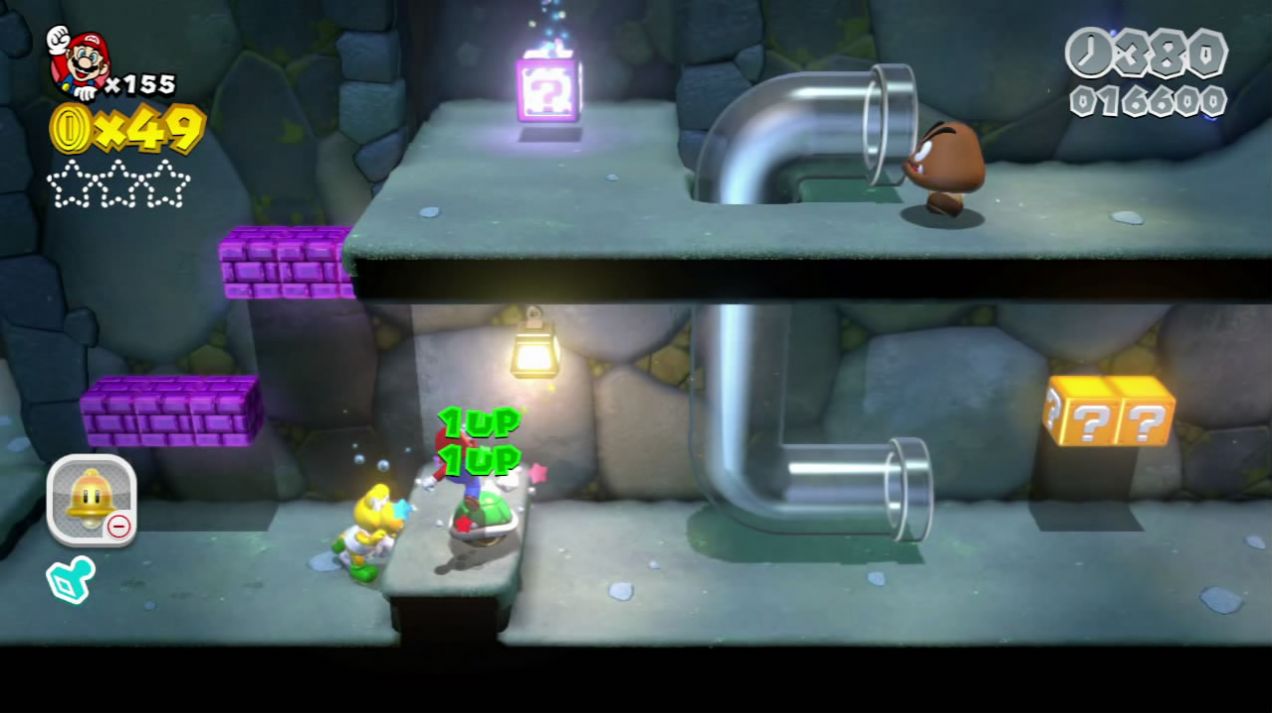Image resolution: width=1272 pixels, height=713 pixels.
Task: Use the stored Super Bell item
Action: click(91, 500)
